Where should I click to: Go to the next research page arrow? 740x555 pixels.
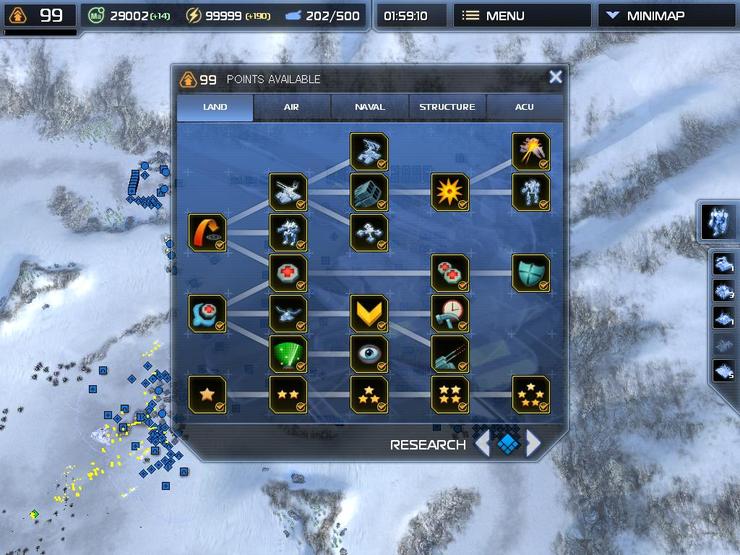534,443
